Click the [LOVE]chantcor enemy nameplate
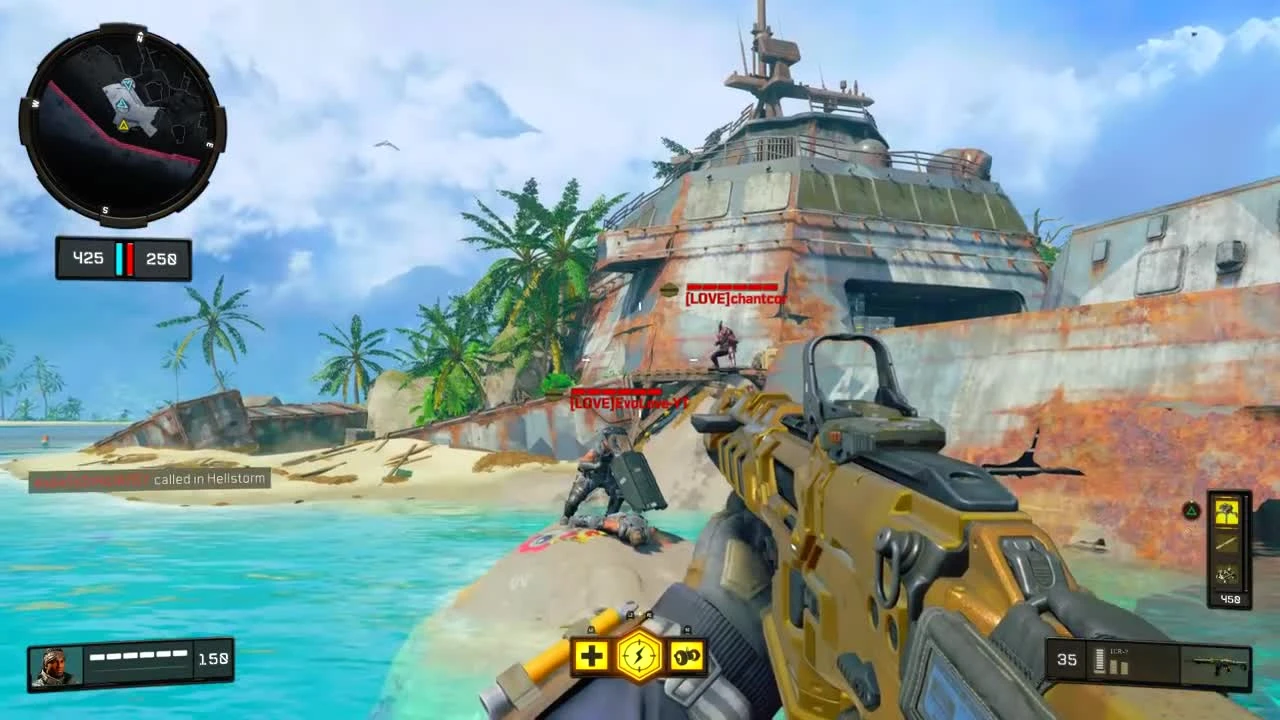 pos(737,297)
